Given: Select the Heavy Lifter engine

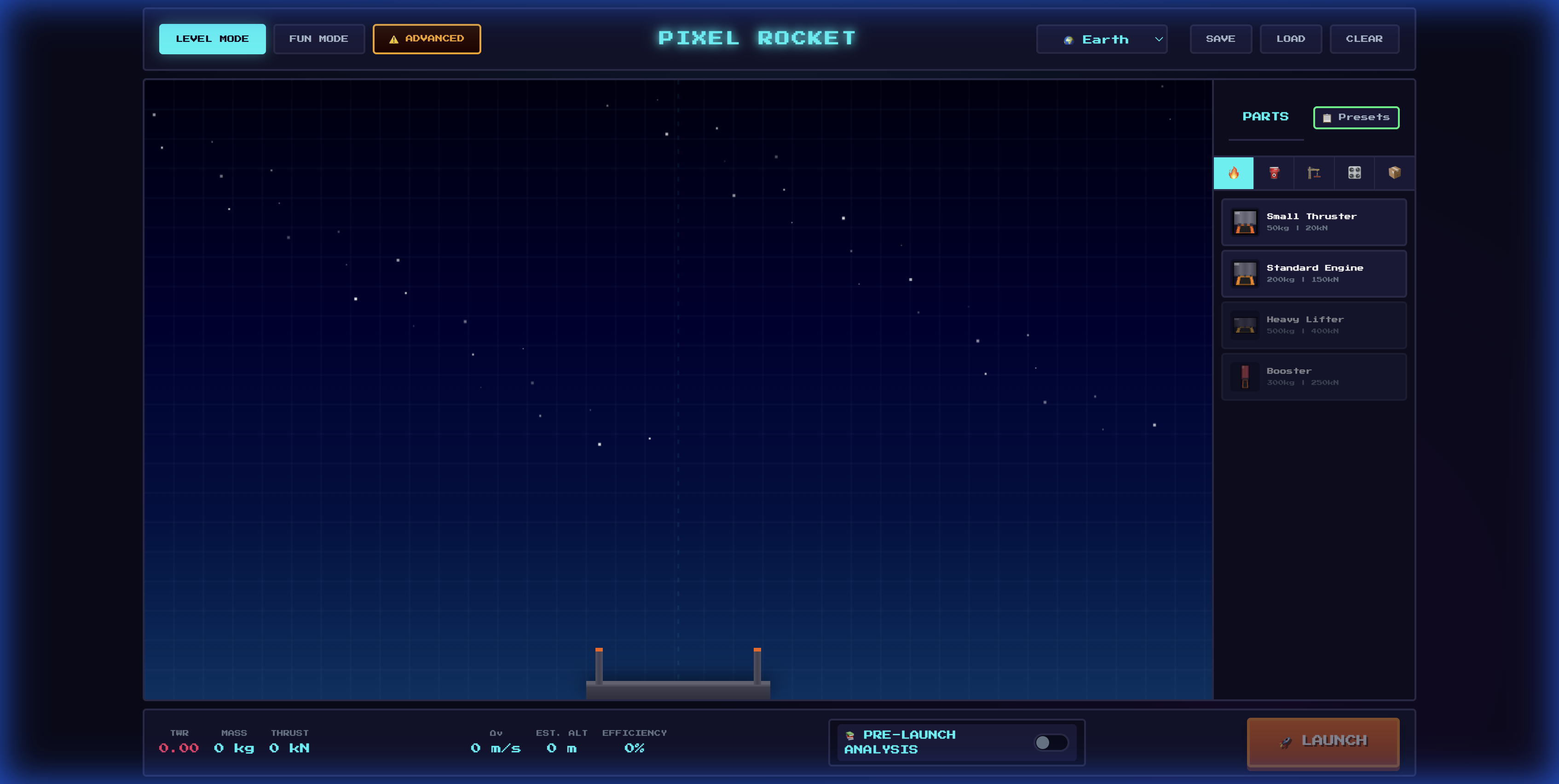Looking at the screenshot, I should [1313, 325].
